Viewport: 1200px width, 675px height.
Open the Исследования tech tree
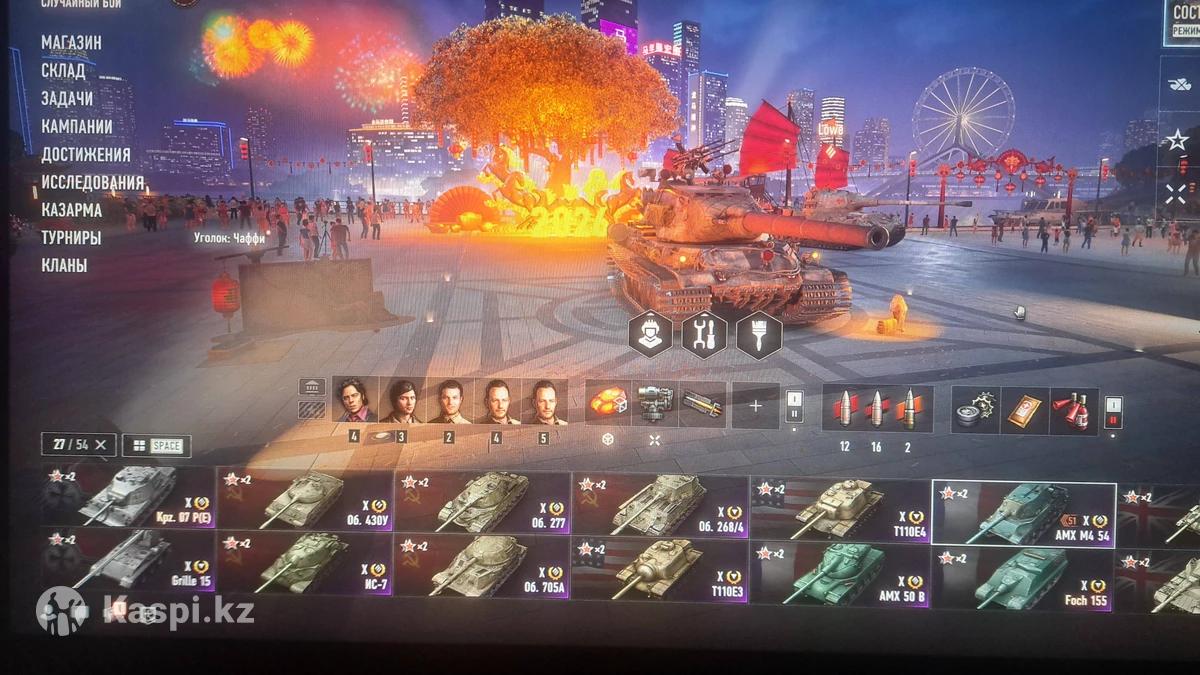[92, 183]
